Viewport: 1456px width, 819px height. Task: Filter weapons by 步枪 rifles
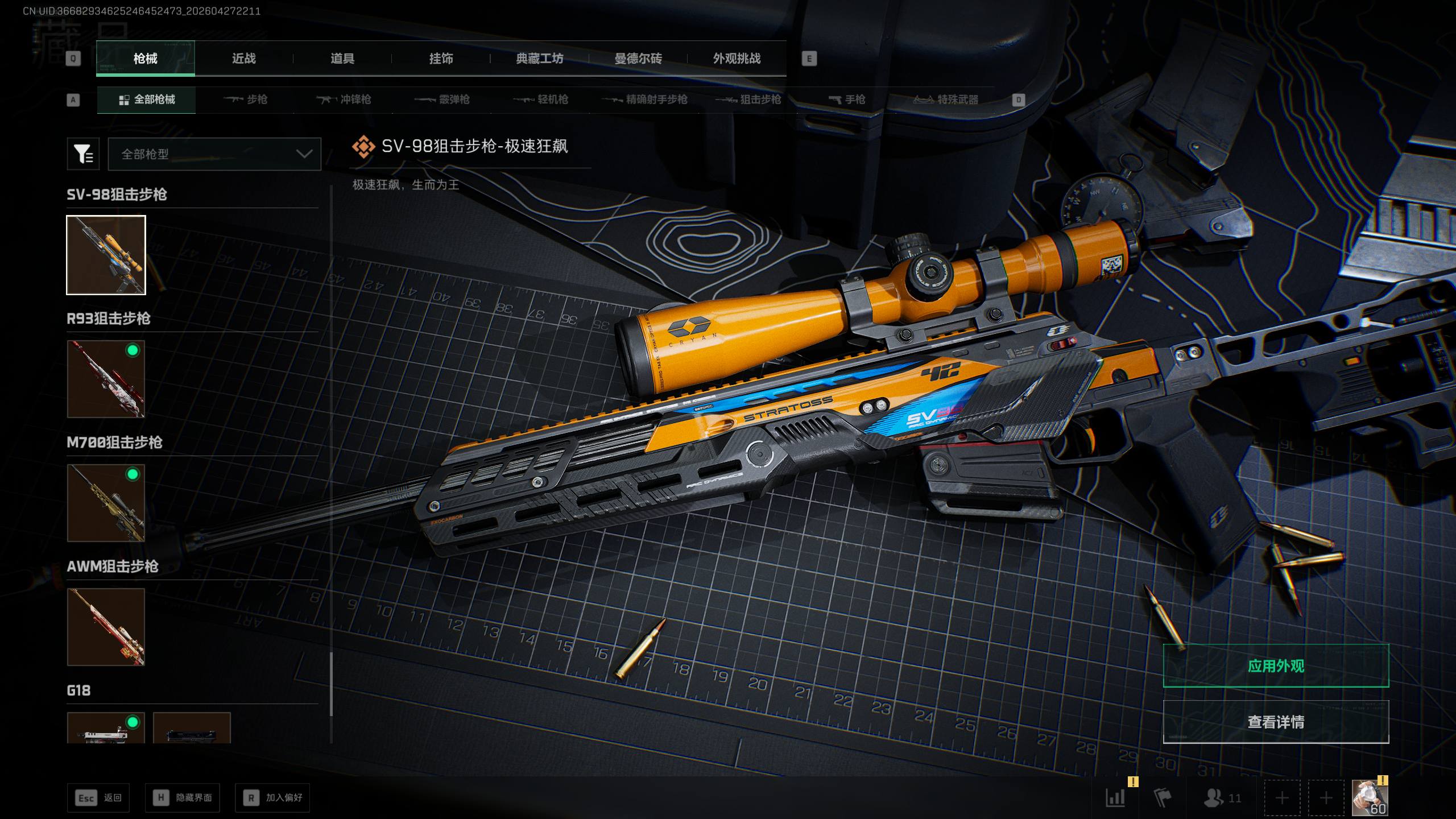245,100
